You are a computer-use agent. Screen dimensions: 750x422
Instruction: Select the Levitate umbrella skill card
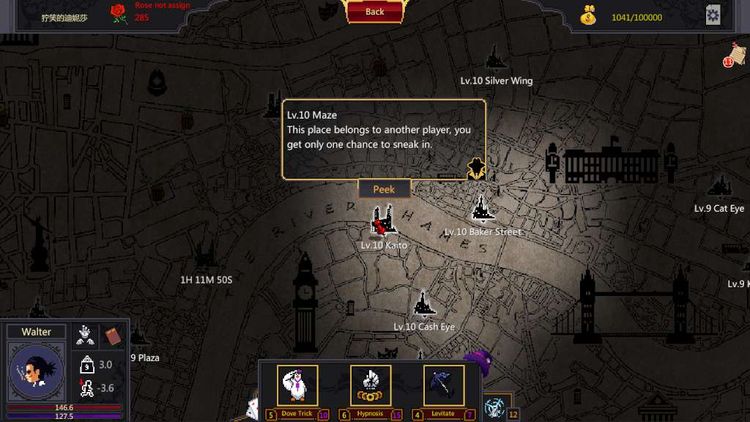(443, 386)
